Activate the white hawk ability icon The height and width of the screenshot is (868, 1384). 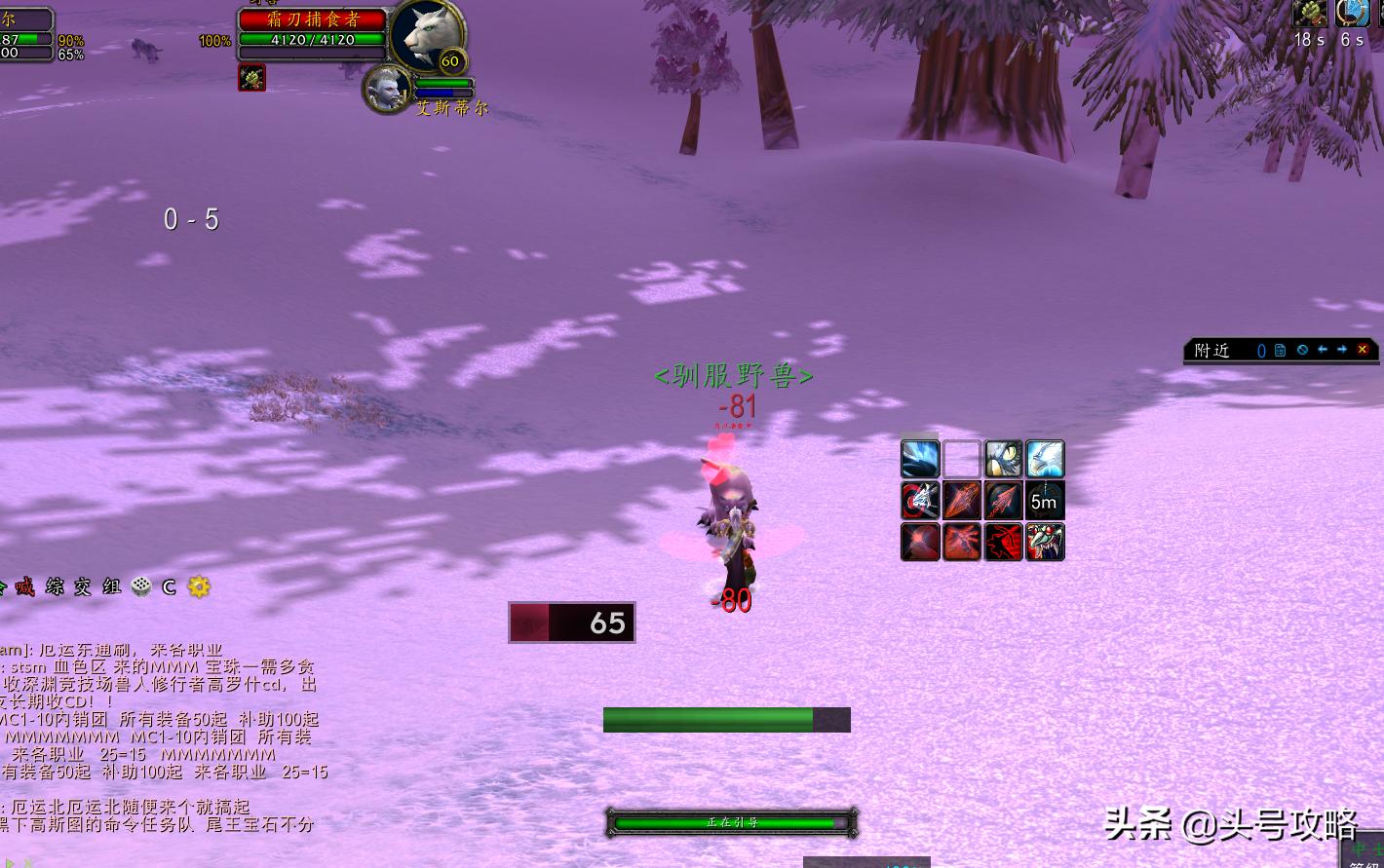click(1044, 459)
